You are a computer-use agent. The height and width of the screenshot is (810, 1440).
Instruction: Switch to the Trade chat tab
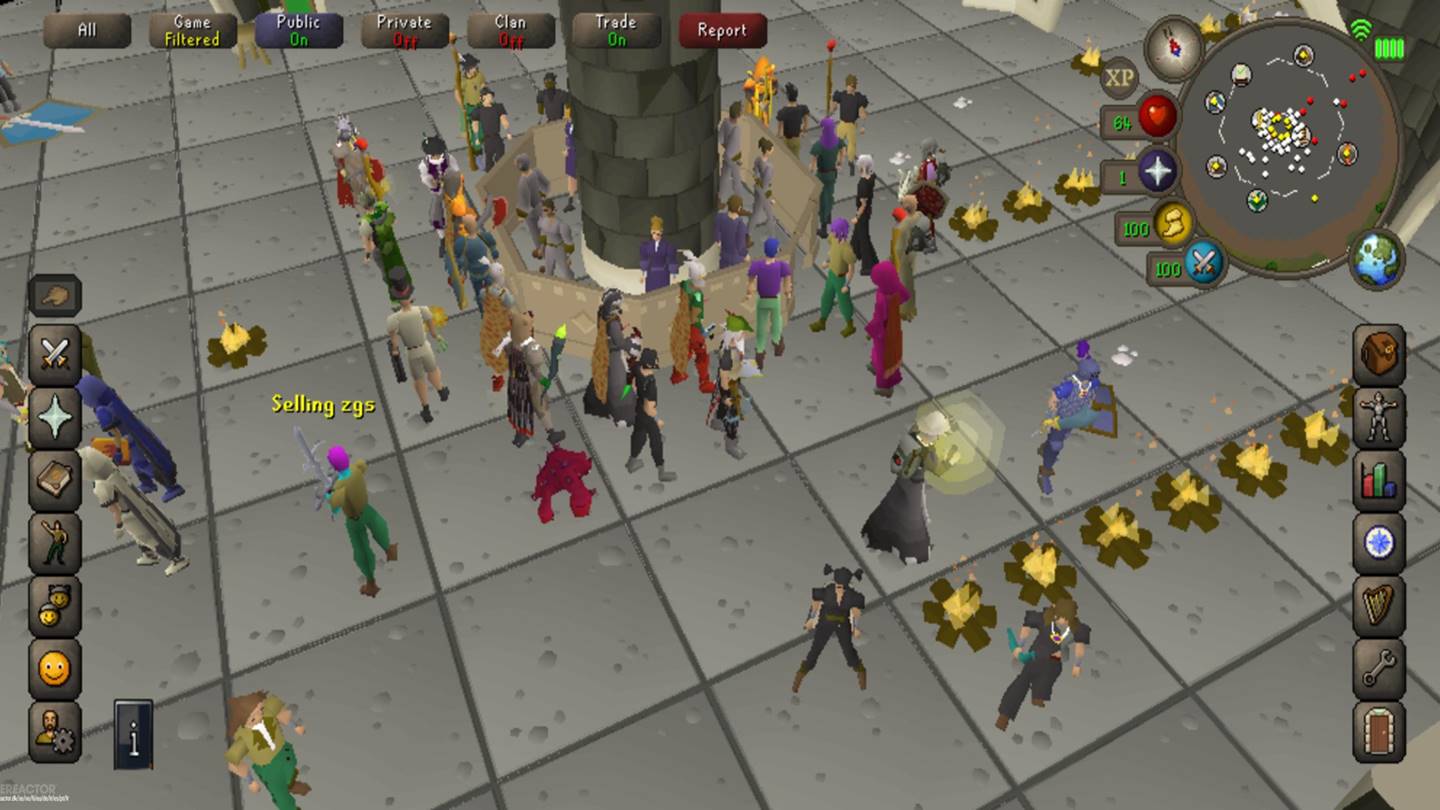point(616,30)
